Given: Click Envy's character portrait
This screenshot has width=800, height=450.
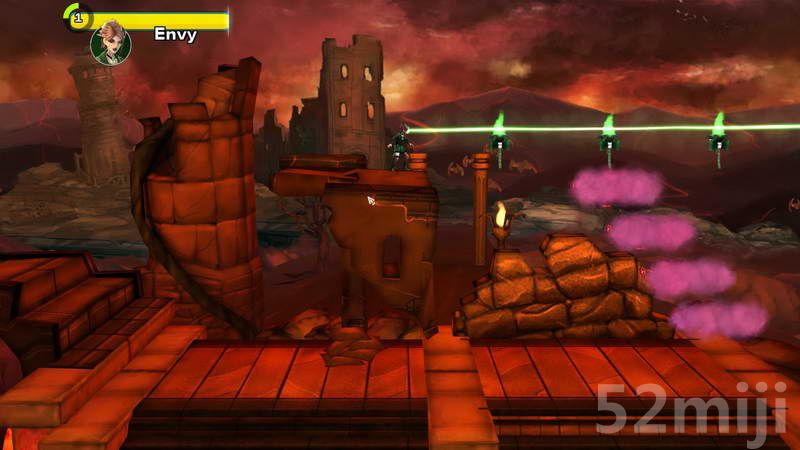Looking at the screenshot, I should tap(110, 43).
